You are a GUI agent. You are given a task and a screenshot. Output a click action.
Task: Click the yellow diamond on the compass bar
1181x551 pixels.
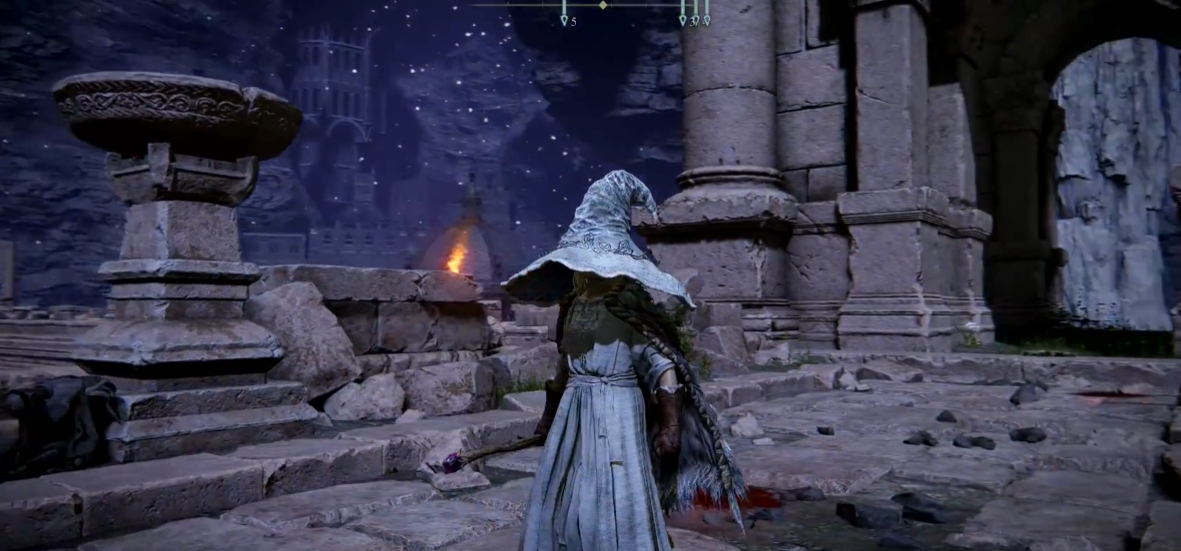click(x=603, y=5)
